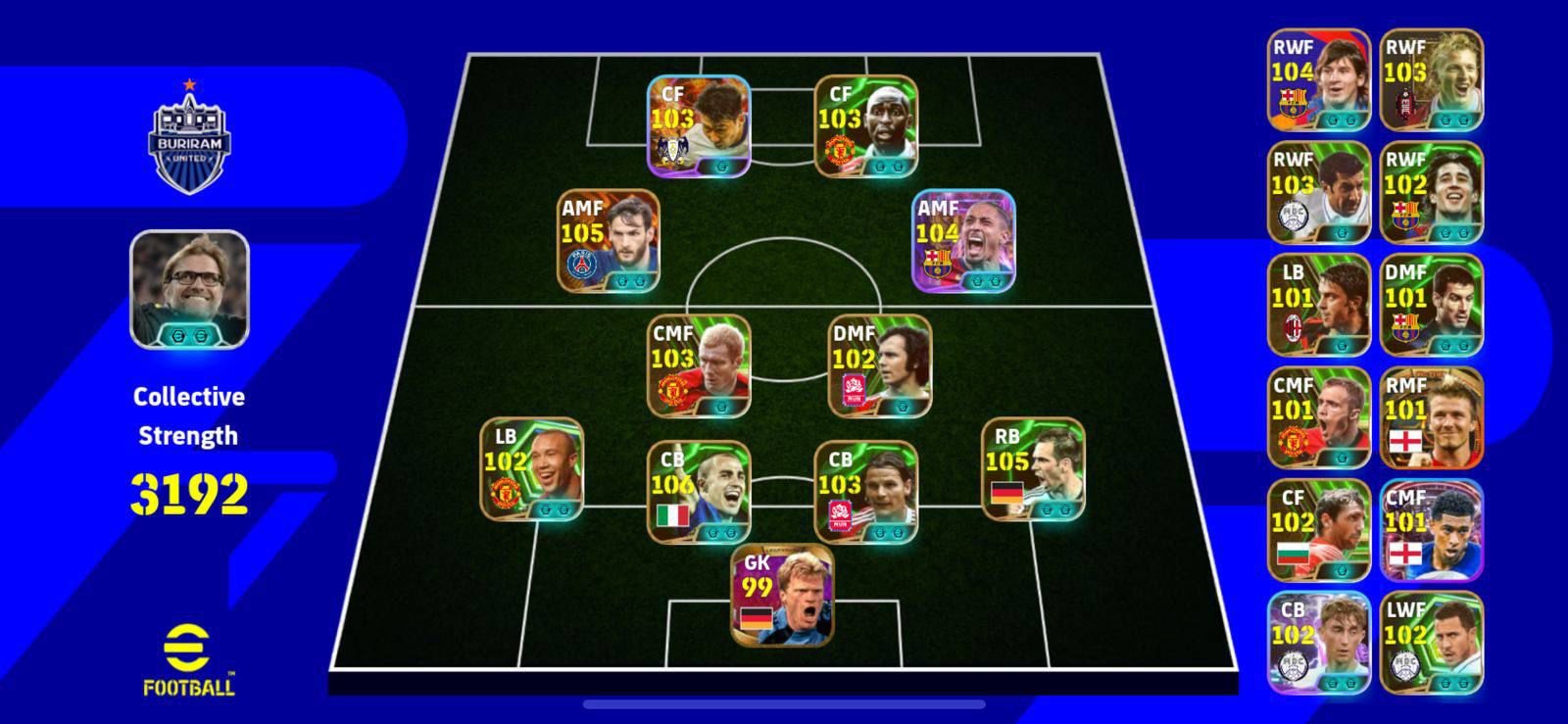Choose the 102-rated CF substitute with Bulgaria flag

(1318, 530)
